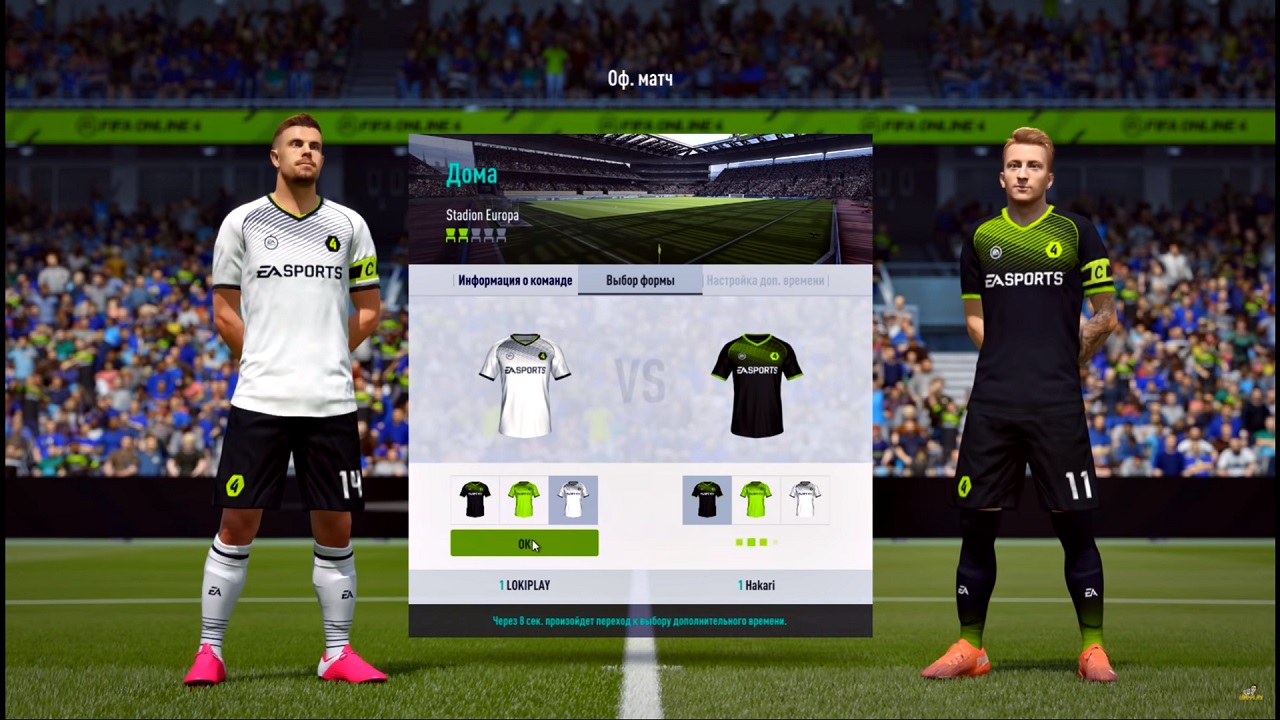This screenshot has width=1280, height=720.
Task: Click the Hakari team name
Action: pos(756,585)
